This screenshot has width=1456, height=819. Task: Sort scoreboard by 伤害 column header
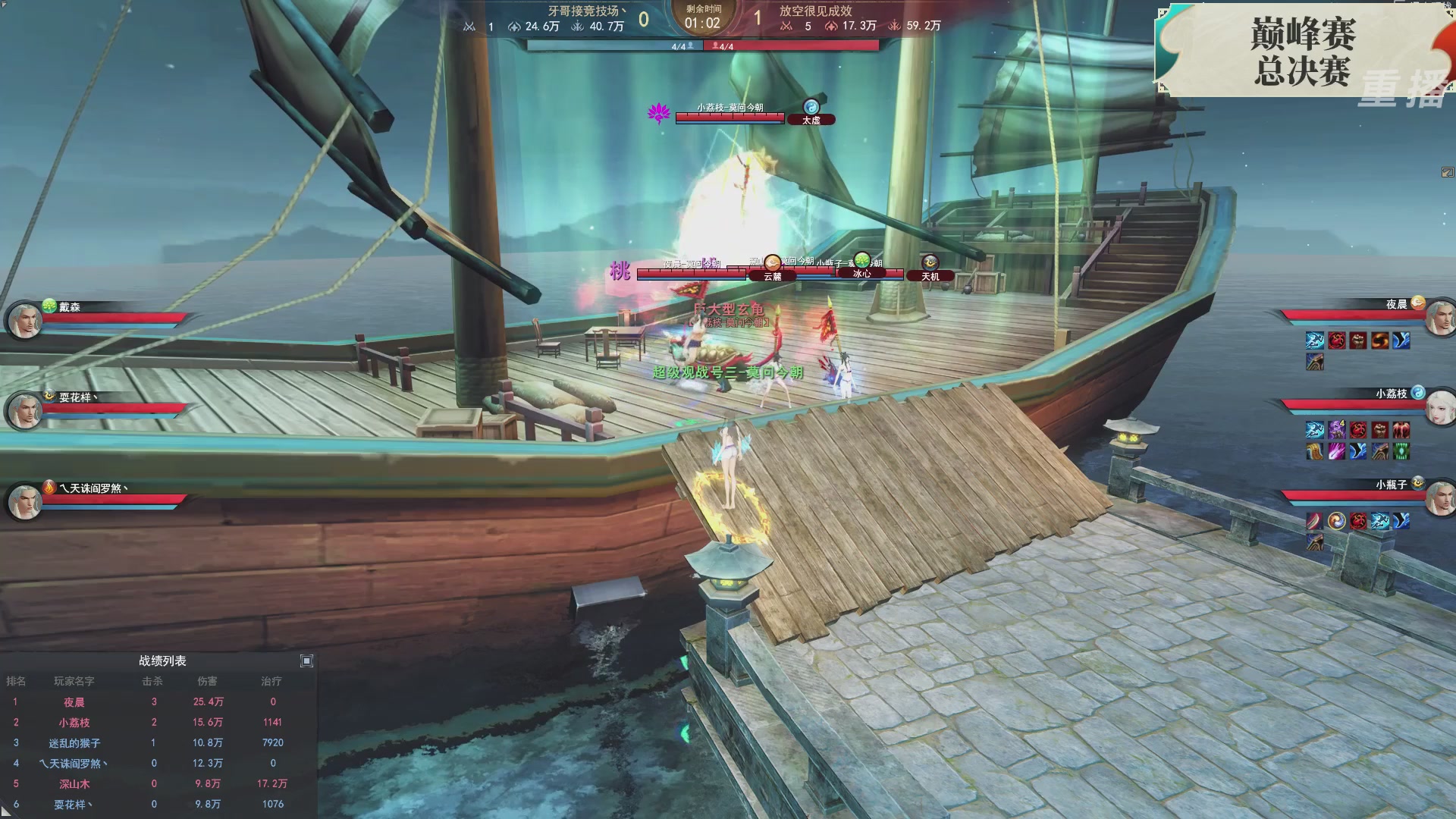207,681
